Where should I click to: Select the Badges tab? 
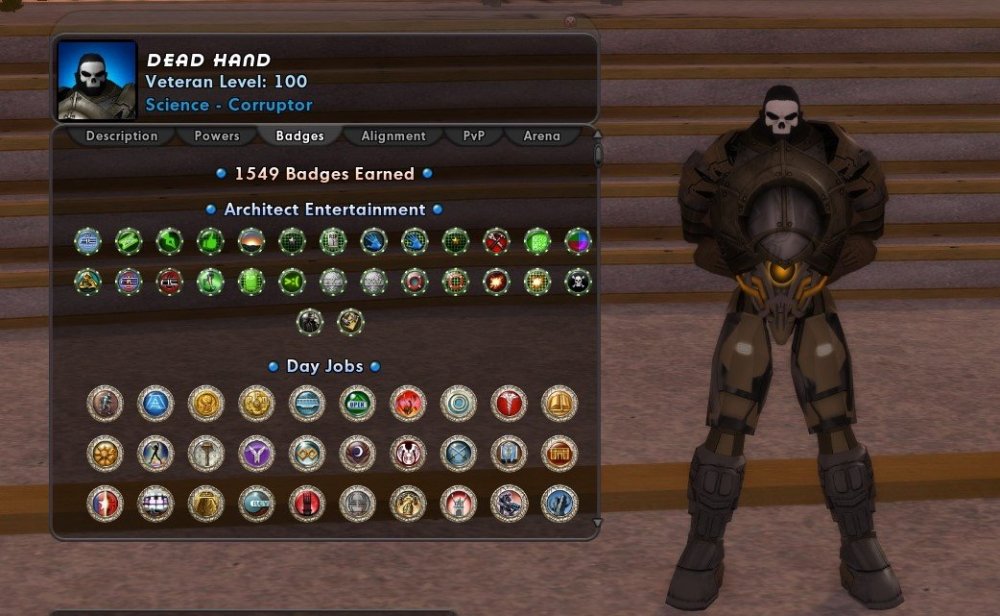300,136
